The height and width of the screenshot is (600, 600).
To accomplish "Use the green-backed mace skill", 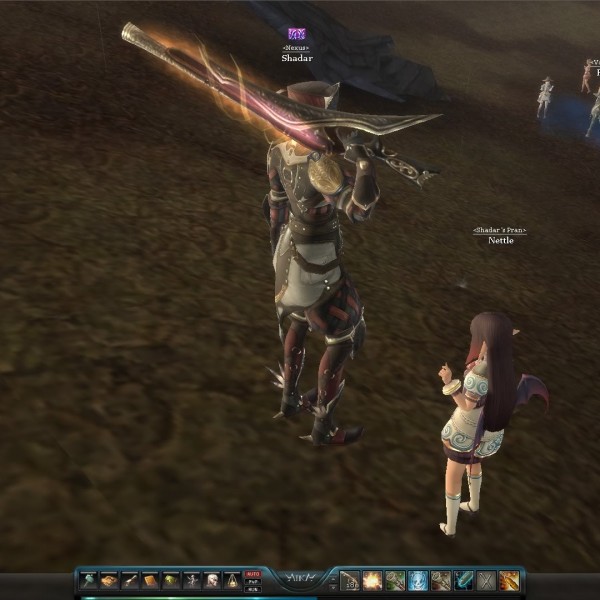I will [x=395, y=580].
